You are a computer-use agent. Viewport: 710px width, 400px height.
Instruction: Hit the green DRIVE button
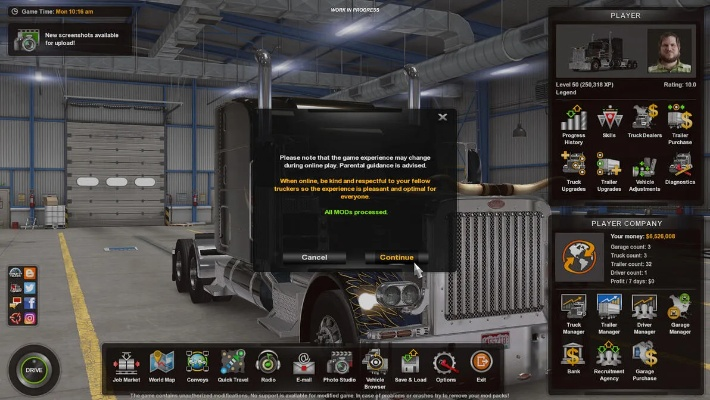point(33,368)
